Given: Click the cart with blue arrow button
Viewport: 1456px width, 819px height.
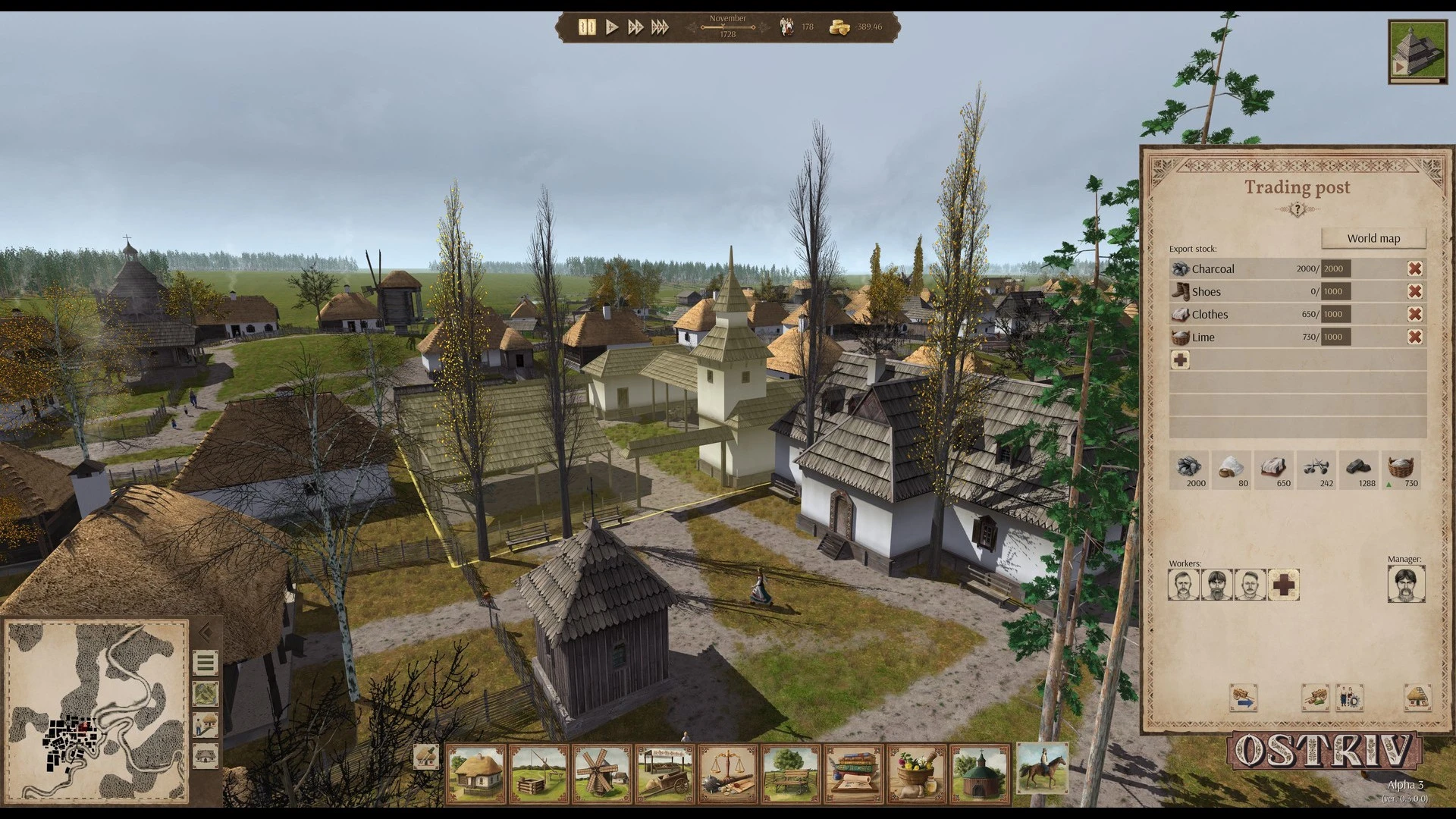Looking at the screenshot, I should 1244,698.
